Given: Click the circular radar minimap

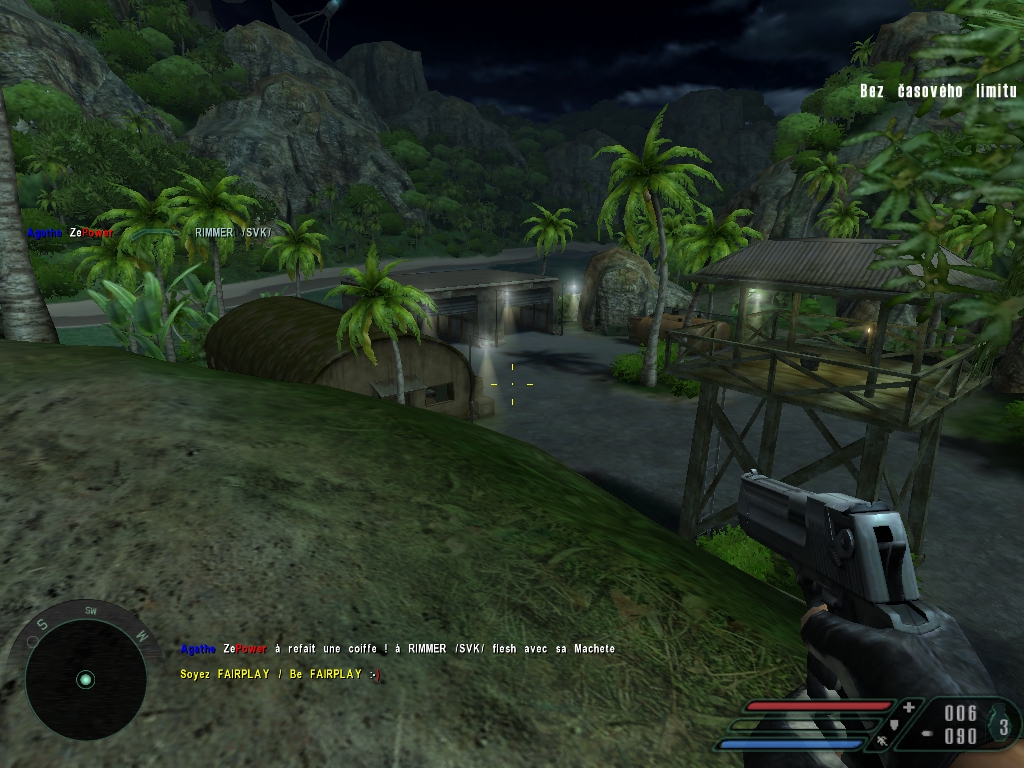Looking at the screenshot, I should (x=85, y=679).
